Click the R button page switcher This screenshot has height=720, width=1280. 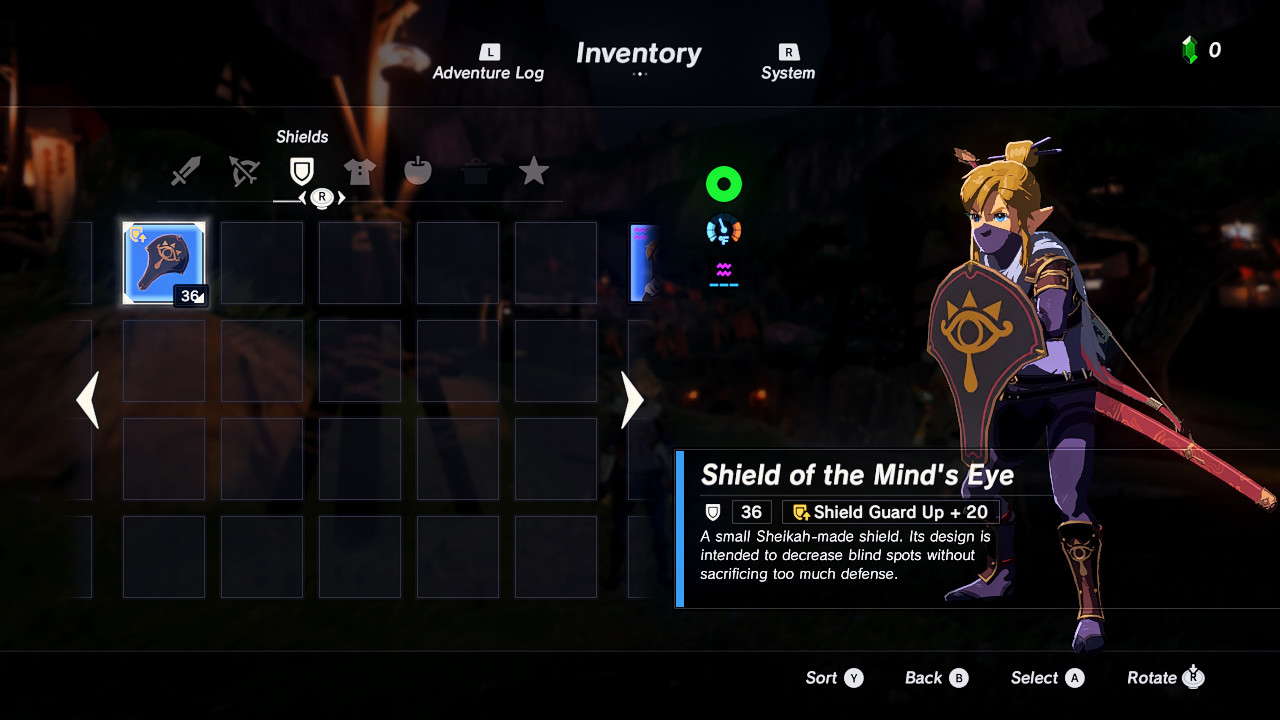click(322, 197)
